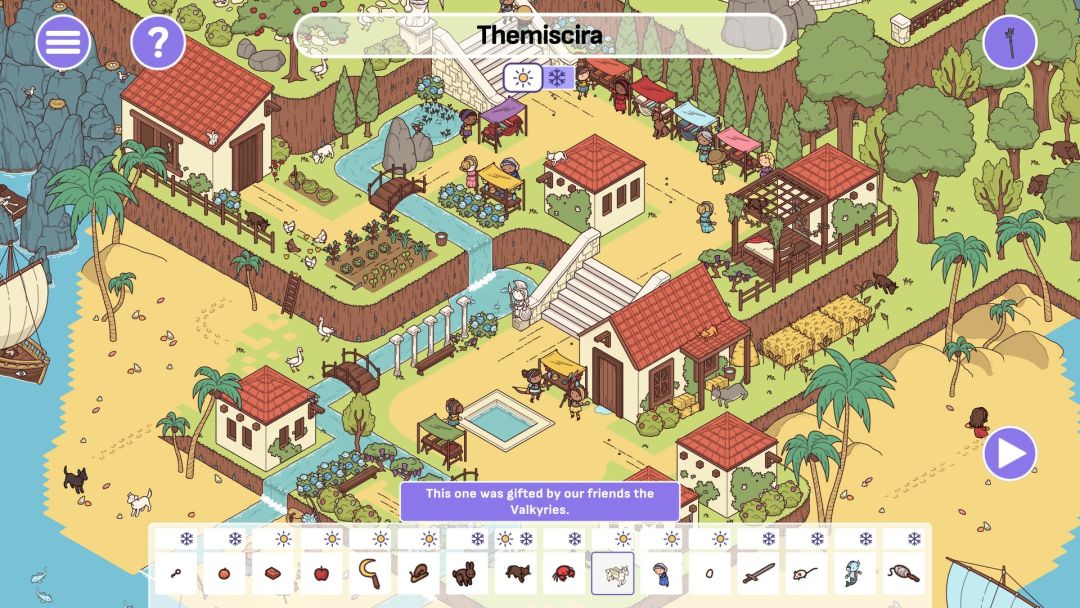
Task: Go to the next area with the arrow button
Action: [1010, 453]
